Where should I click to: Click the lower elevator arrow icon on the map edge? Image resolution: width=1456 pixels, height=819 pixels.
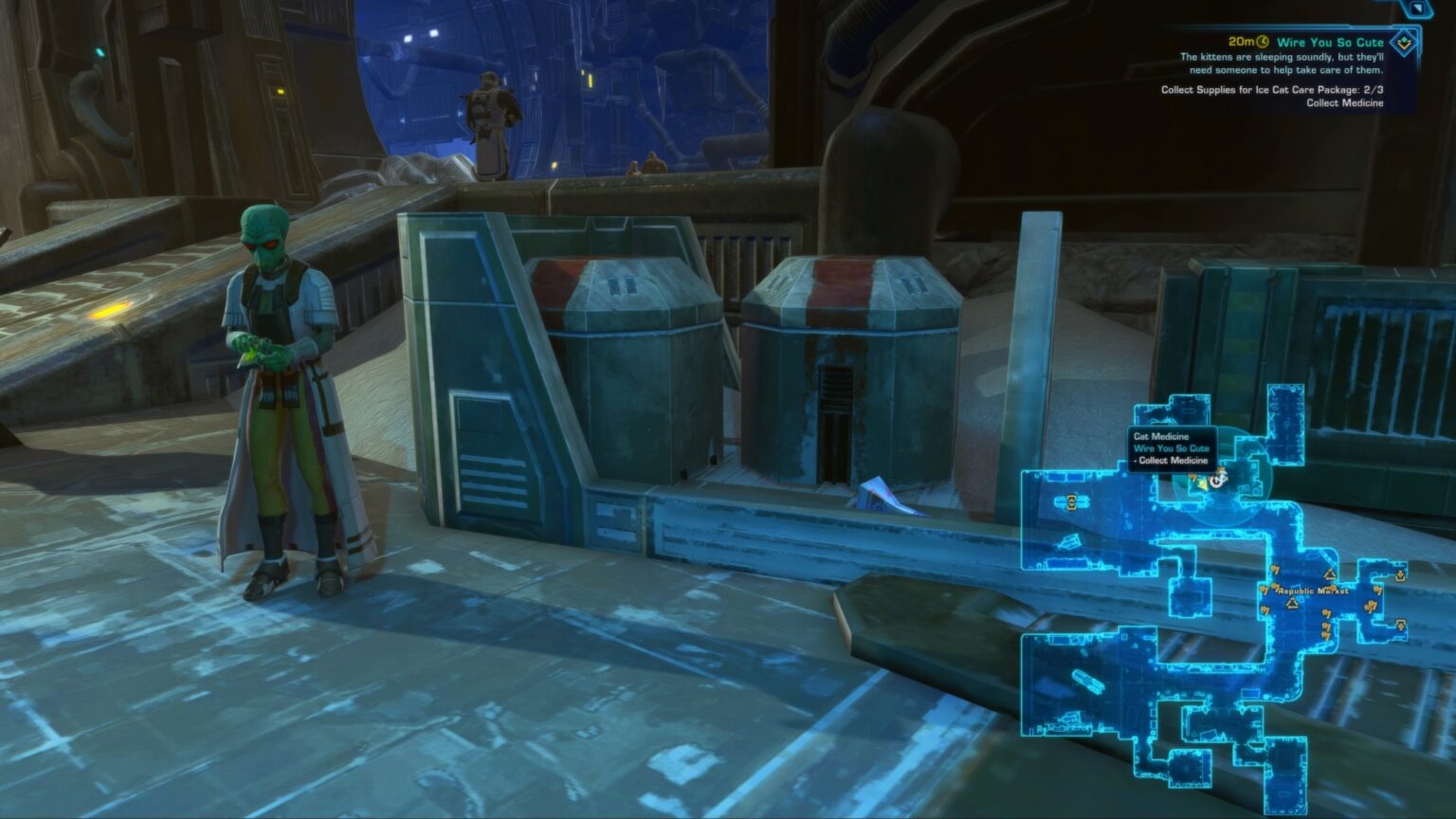point(1400,624)
